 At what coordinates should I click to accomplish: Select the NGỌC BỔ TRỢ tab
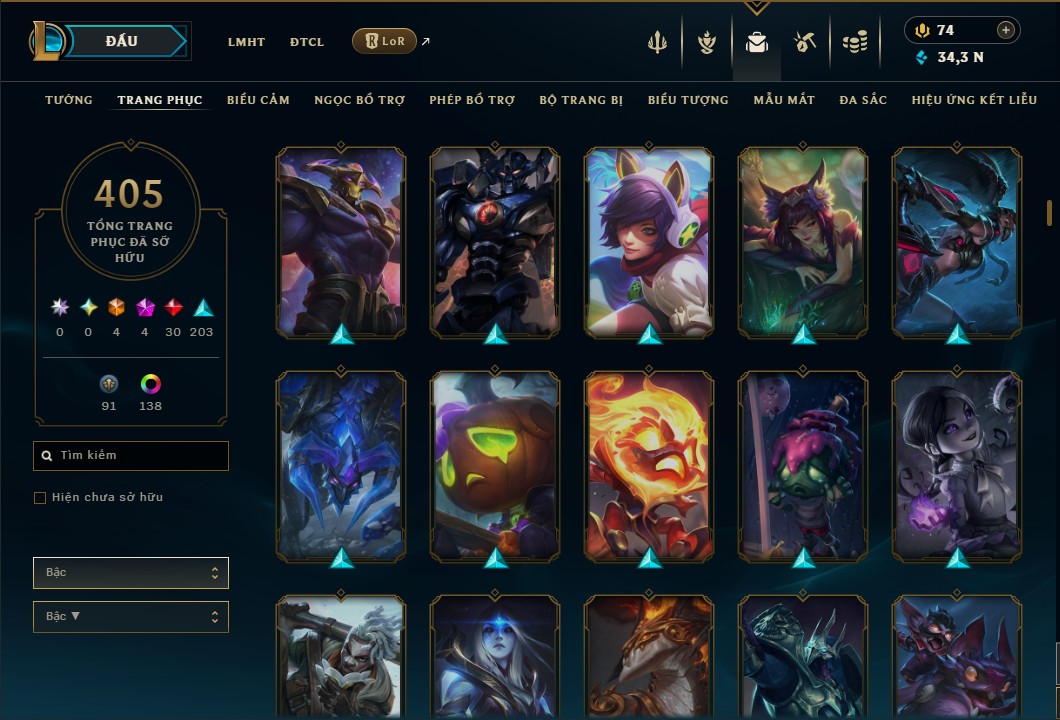pyautogui.click(x=359, y=100)
